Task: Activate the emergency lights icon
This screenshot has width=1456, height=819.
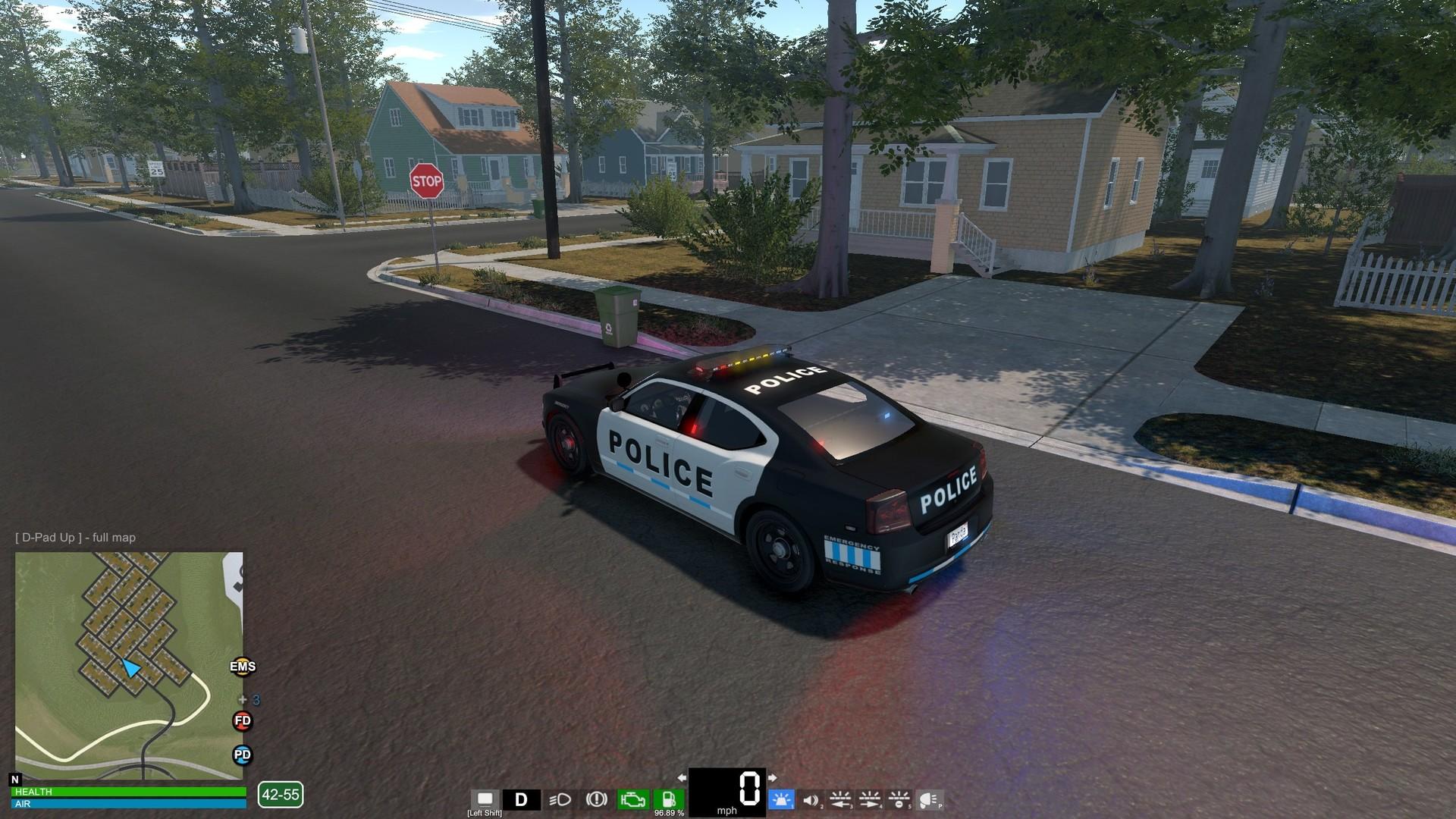Action: pos(781,799)
